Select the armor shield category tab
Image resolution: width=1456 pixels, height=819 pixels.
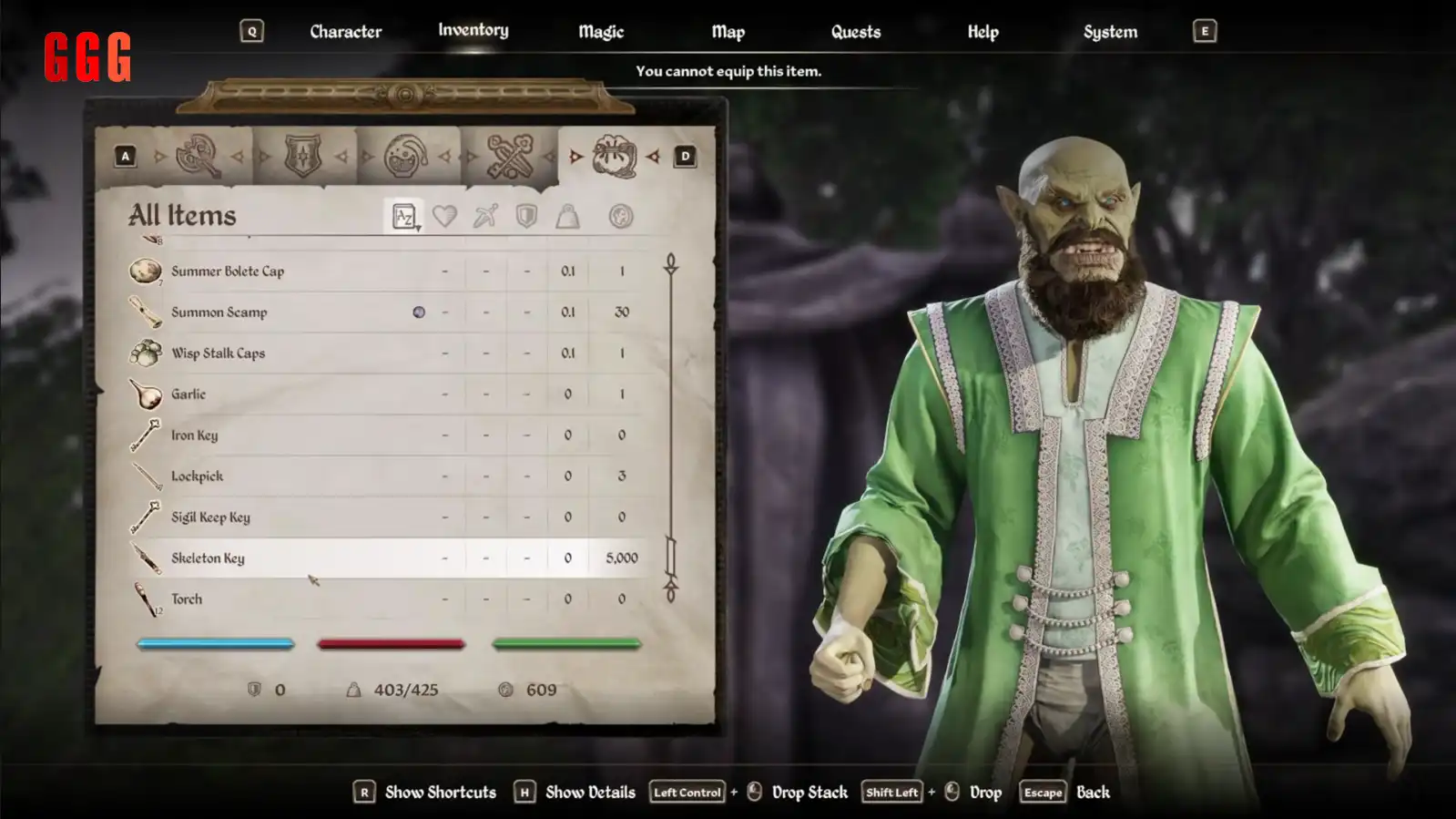coord(303,157)
